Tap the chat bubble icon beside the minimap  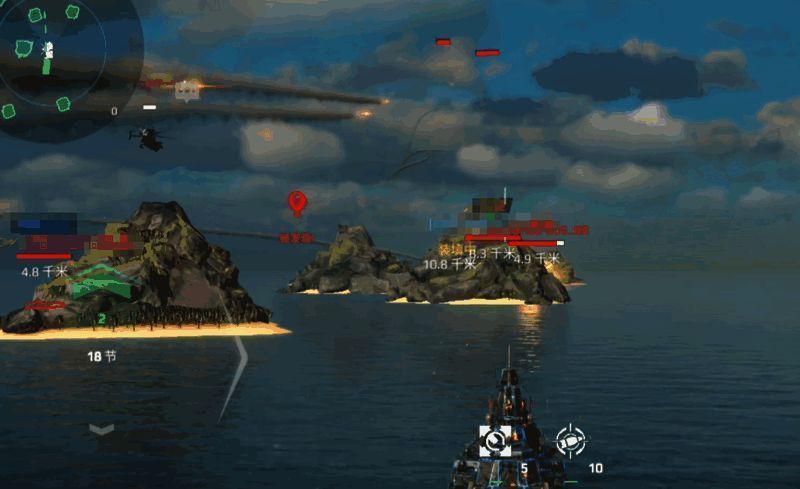(x=185, y=91)
